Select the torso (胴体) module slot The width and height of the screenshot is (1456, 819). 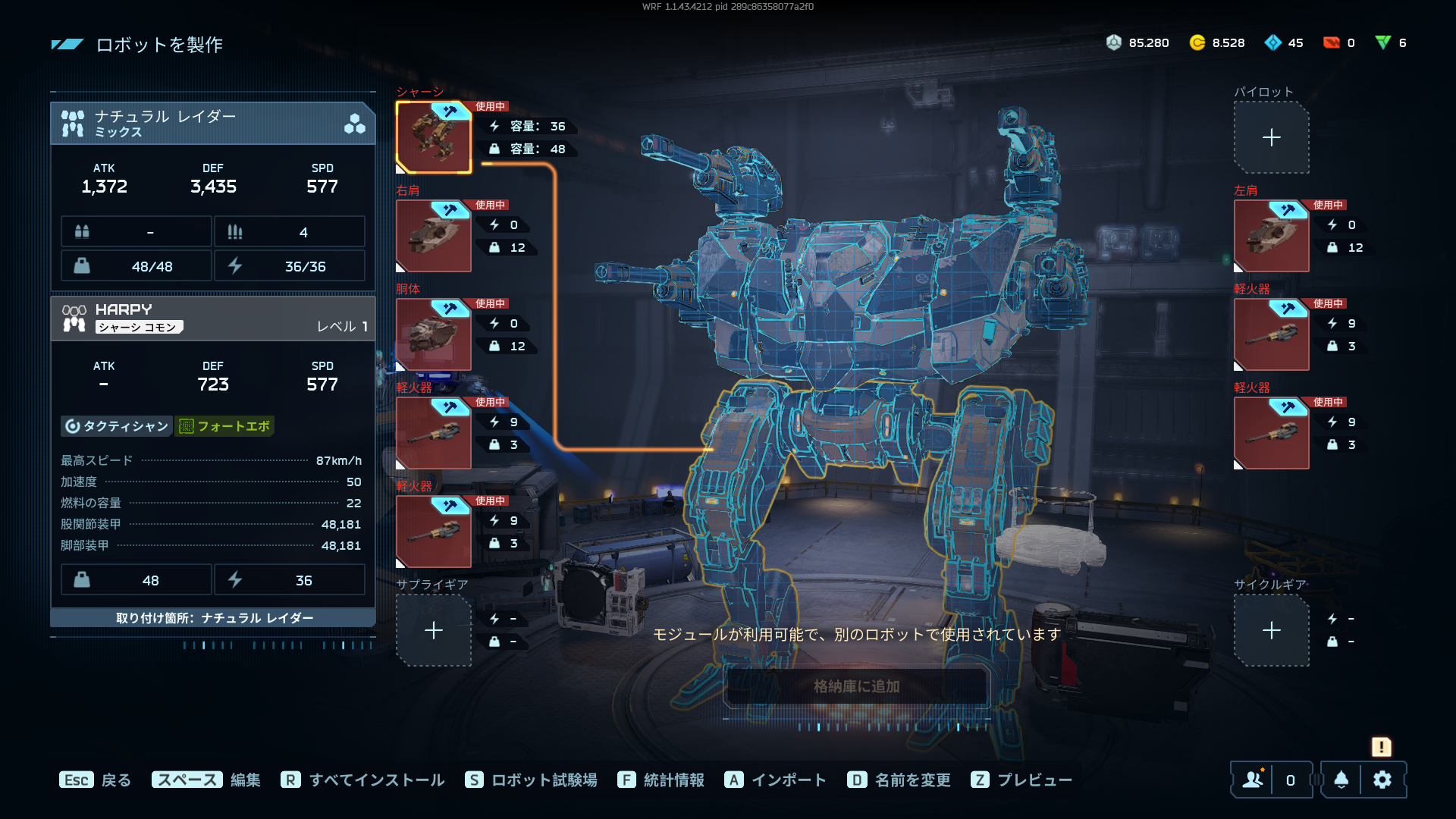(434, 334)
